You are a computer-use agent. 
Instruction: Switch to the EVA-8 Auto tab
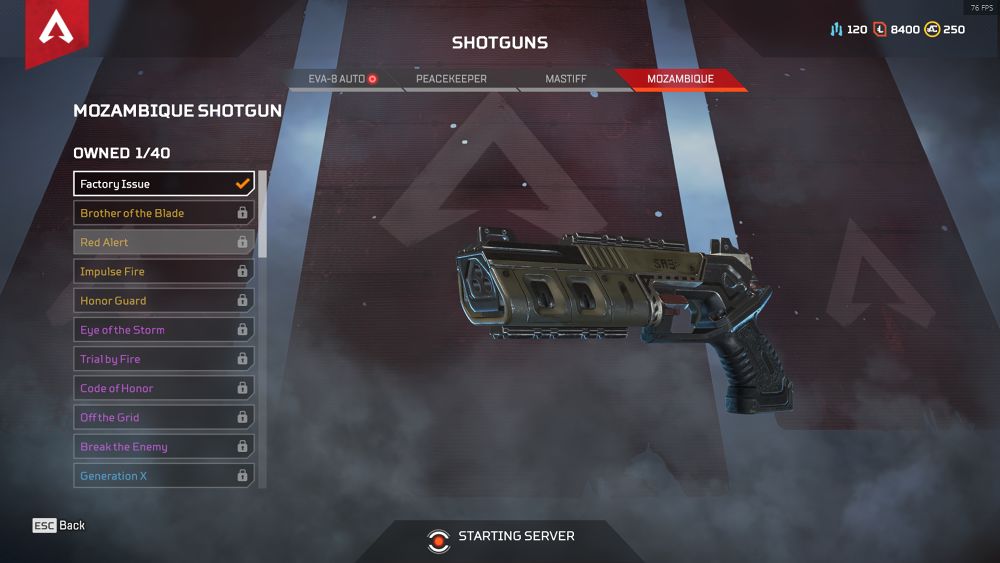click(342, 79)
